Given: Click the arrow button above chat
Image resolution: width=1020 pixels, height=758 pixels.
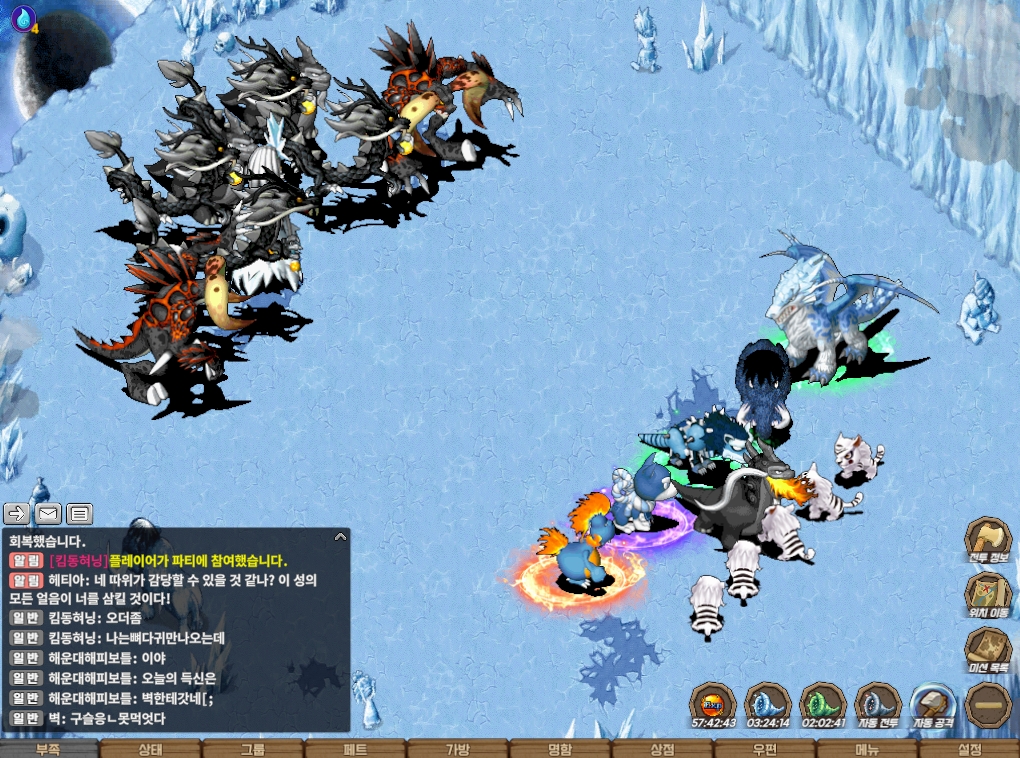Looking at the screenshot, I should [17, 514].
